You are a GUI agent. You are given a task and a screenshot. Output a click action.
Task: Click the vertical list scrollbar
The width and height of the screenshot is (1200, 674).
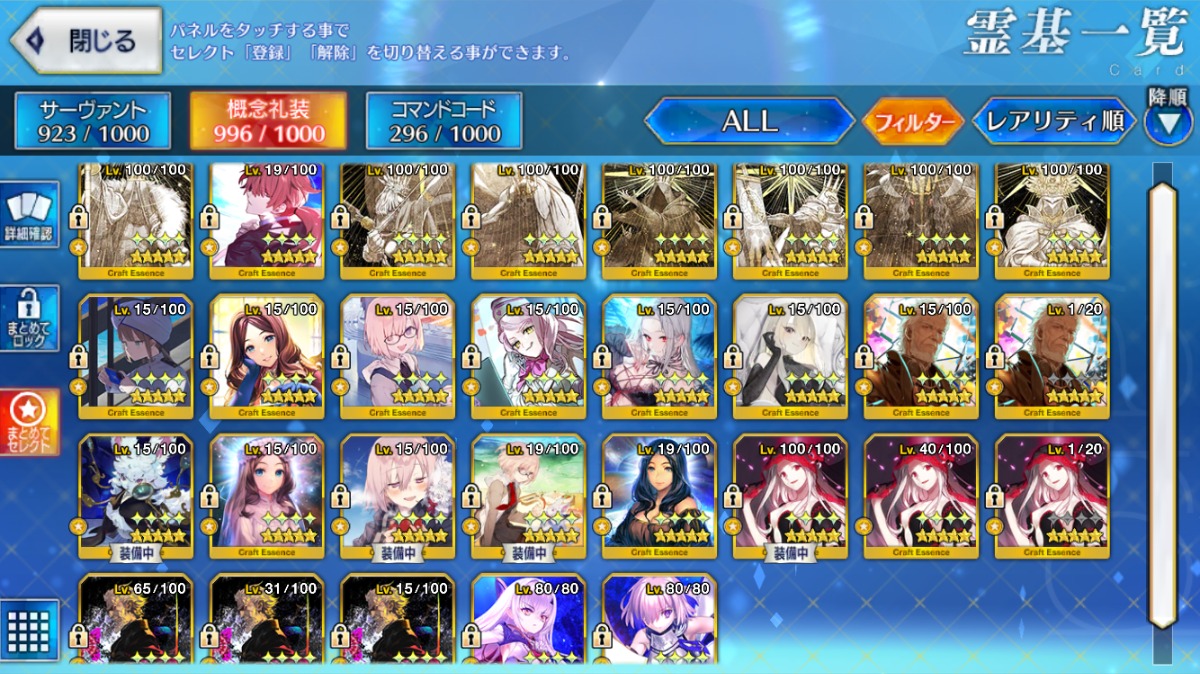(x=1162, y=400)
